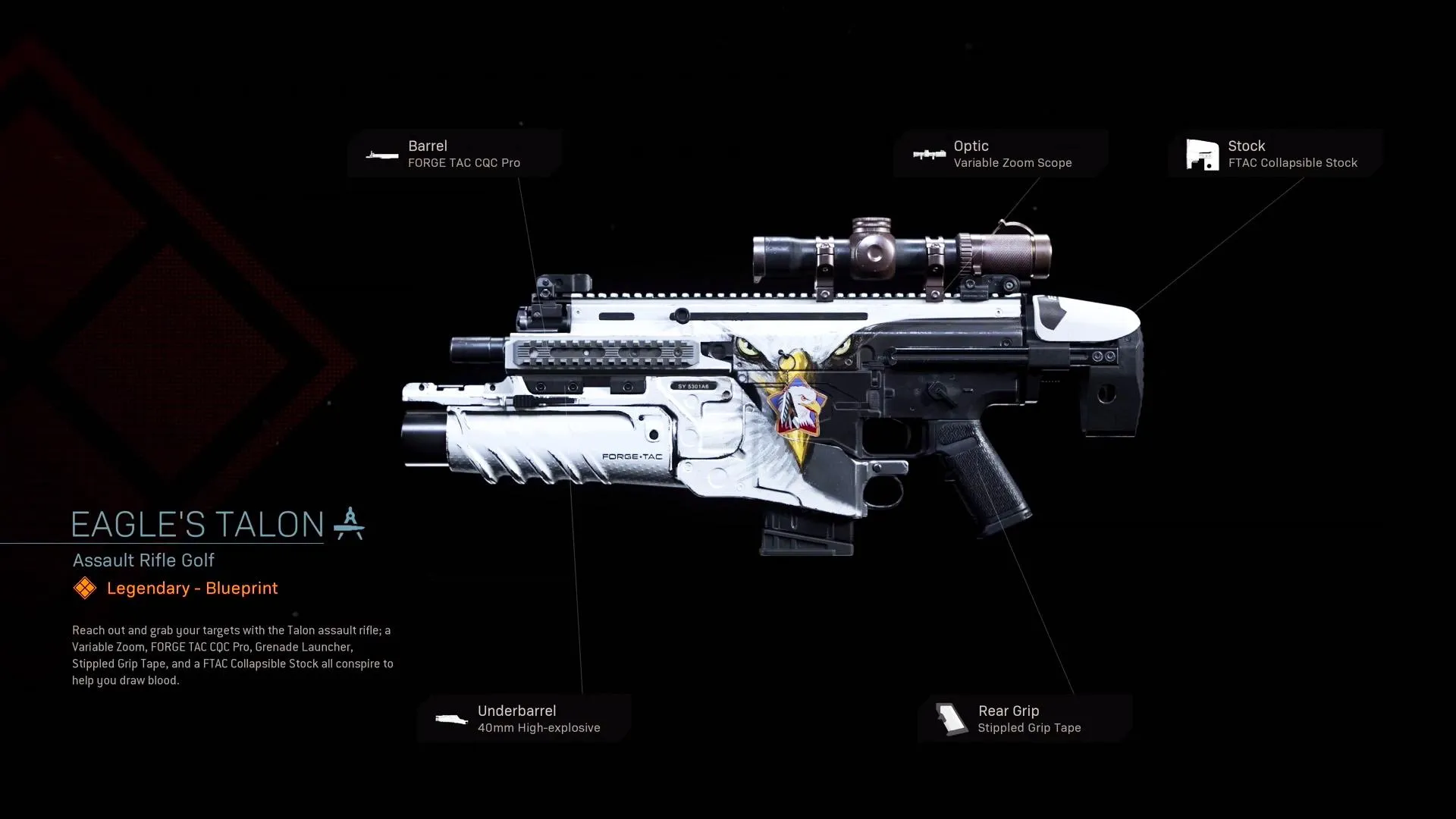The image size is (1456, 819).
Task: Open the Rear Grip Stippled Grip Tape slot
Action: [1025, 719]
